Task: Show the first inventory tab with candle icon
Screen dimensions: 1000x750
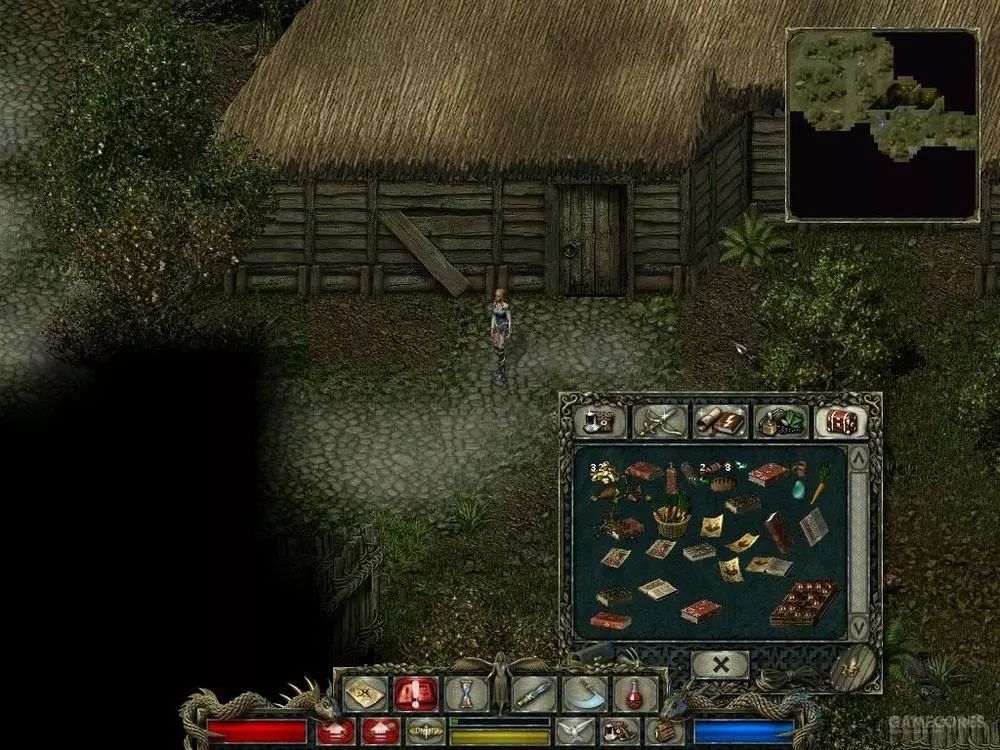Action: (601, 421)
